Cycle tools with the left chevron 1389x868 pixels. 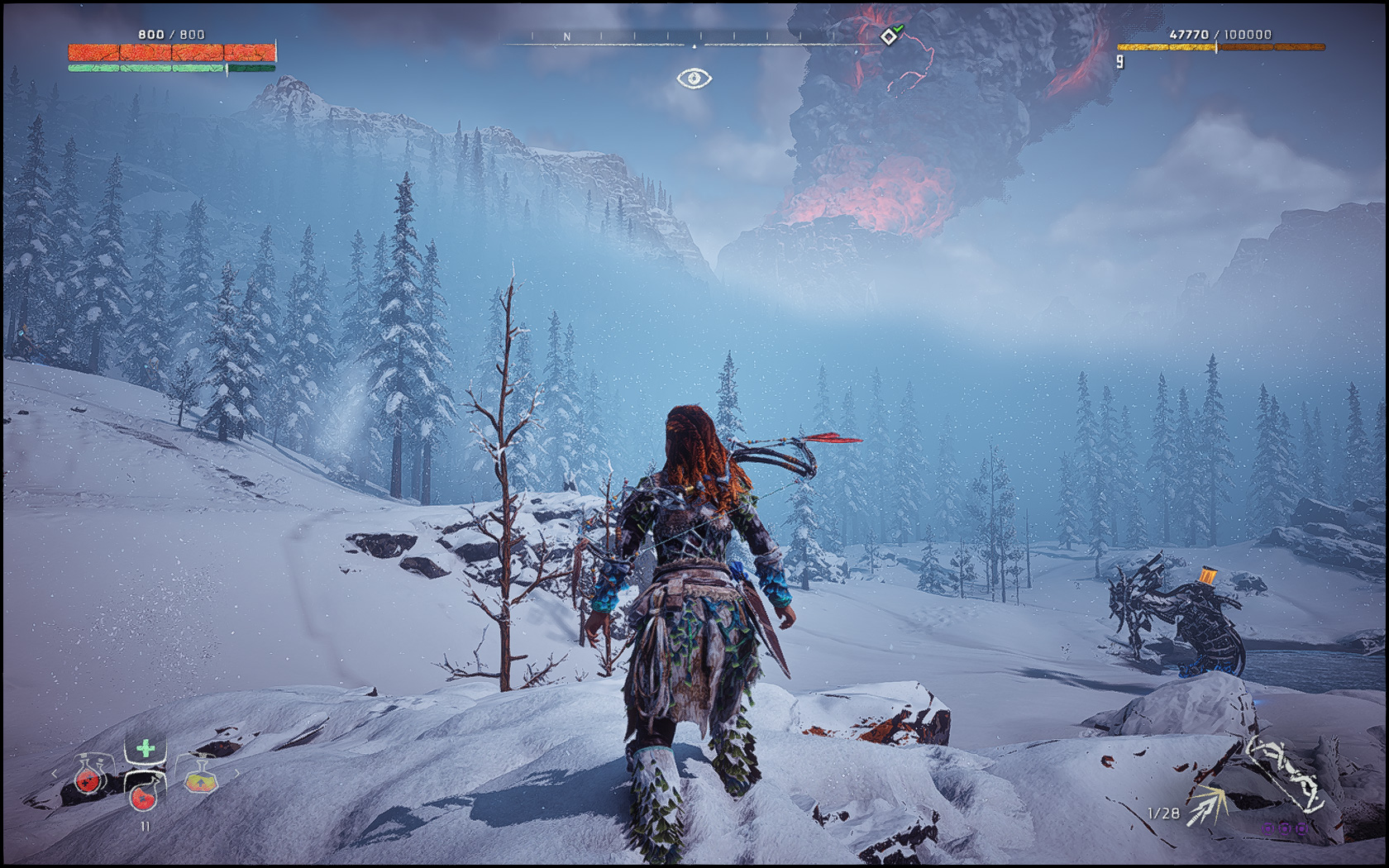pyautogui.click(x=55, y=775)
